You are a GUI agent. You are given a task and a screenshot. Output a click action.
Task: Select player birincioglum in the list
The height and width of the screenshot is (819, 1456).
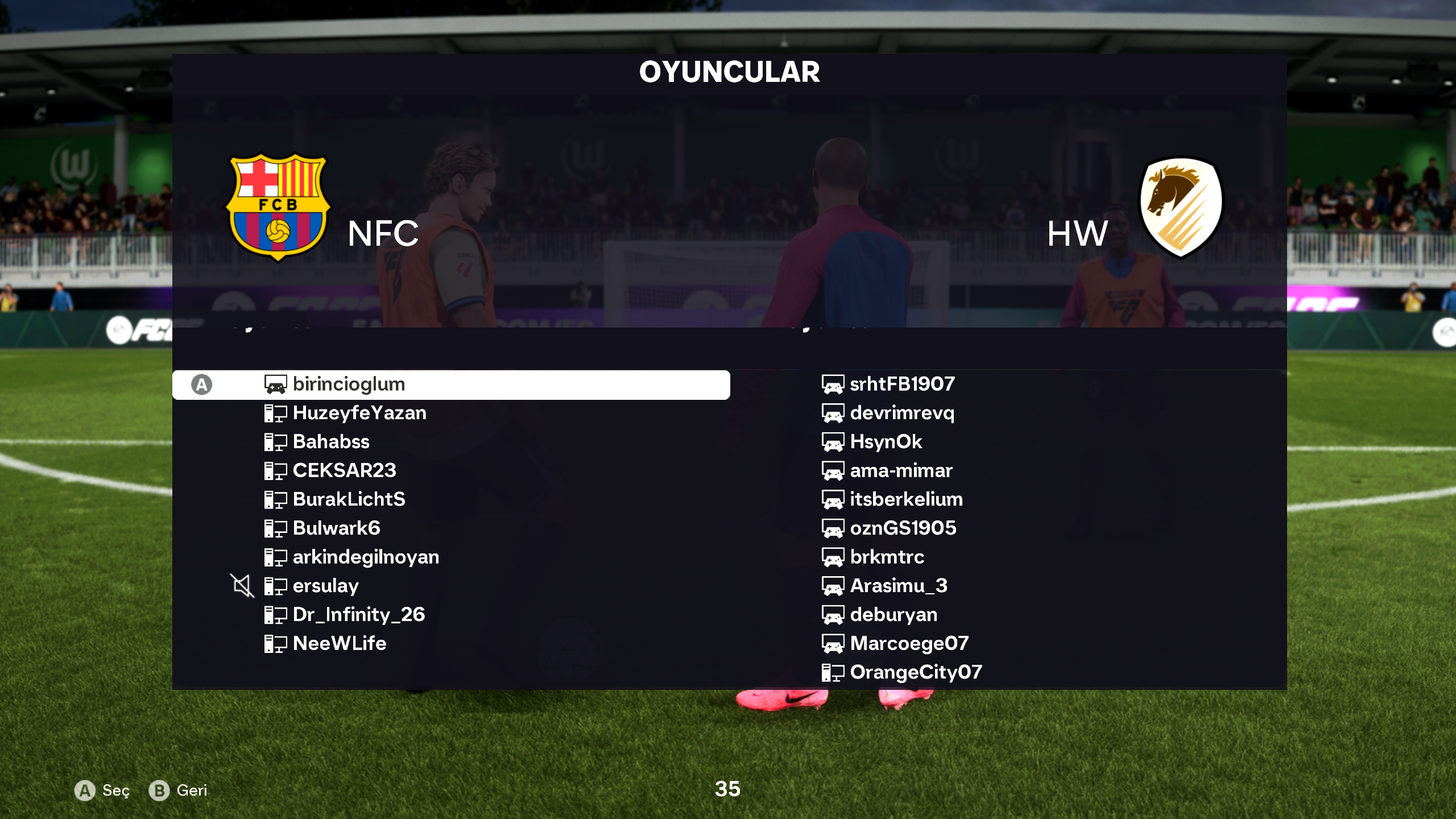pyautogui.click(x=348, y=384)
